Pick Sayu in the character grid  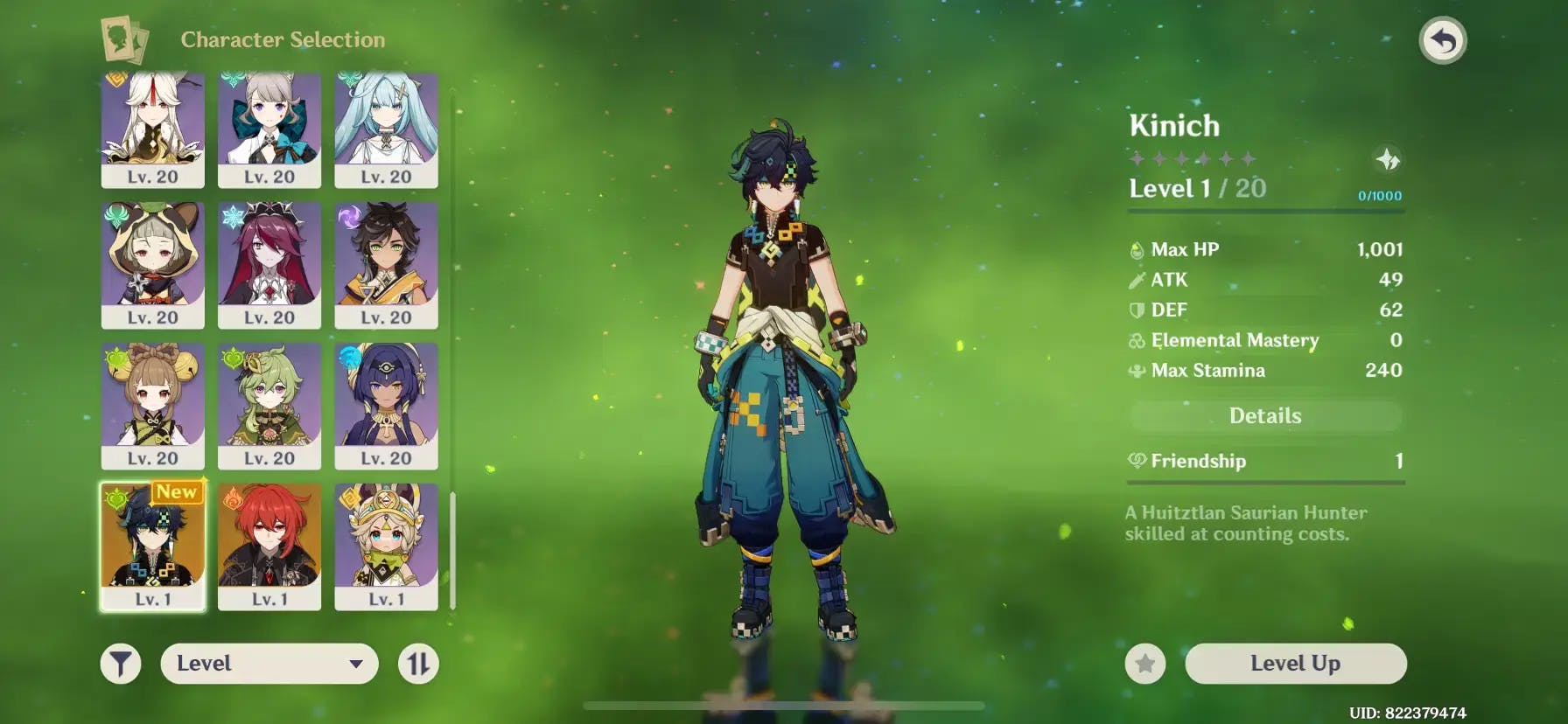[153, 264]
